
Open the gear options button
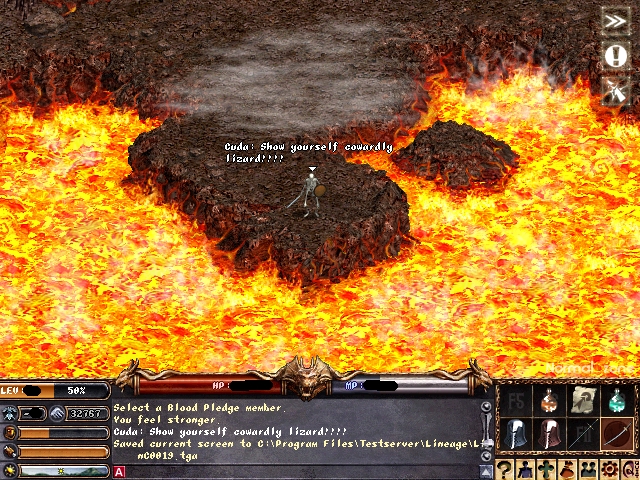click(610, 470)
